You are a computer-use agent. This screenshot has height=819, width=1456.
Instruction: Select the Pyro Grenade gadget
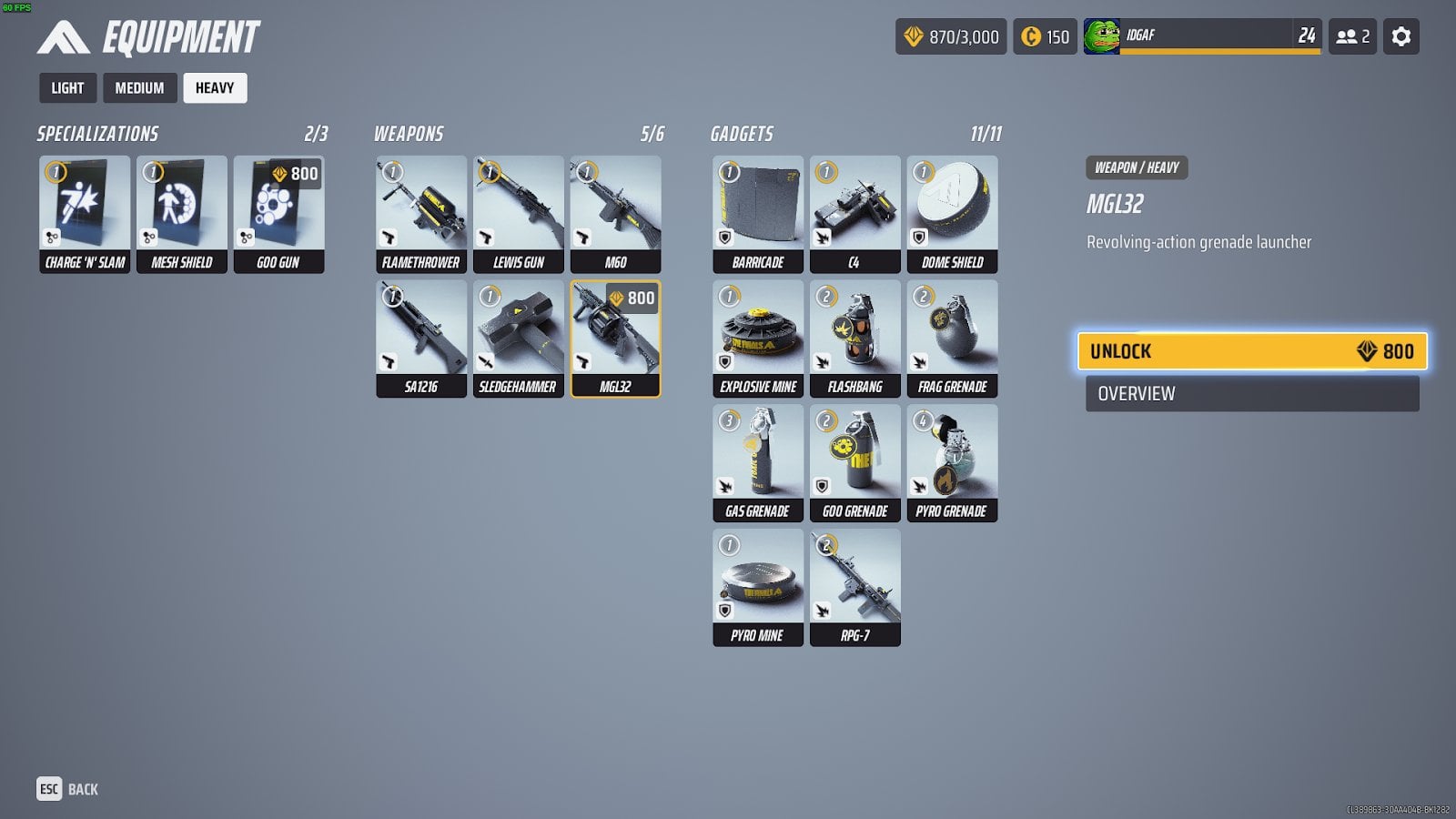click(x=952, y=462)
